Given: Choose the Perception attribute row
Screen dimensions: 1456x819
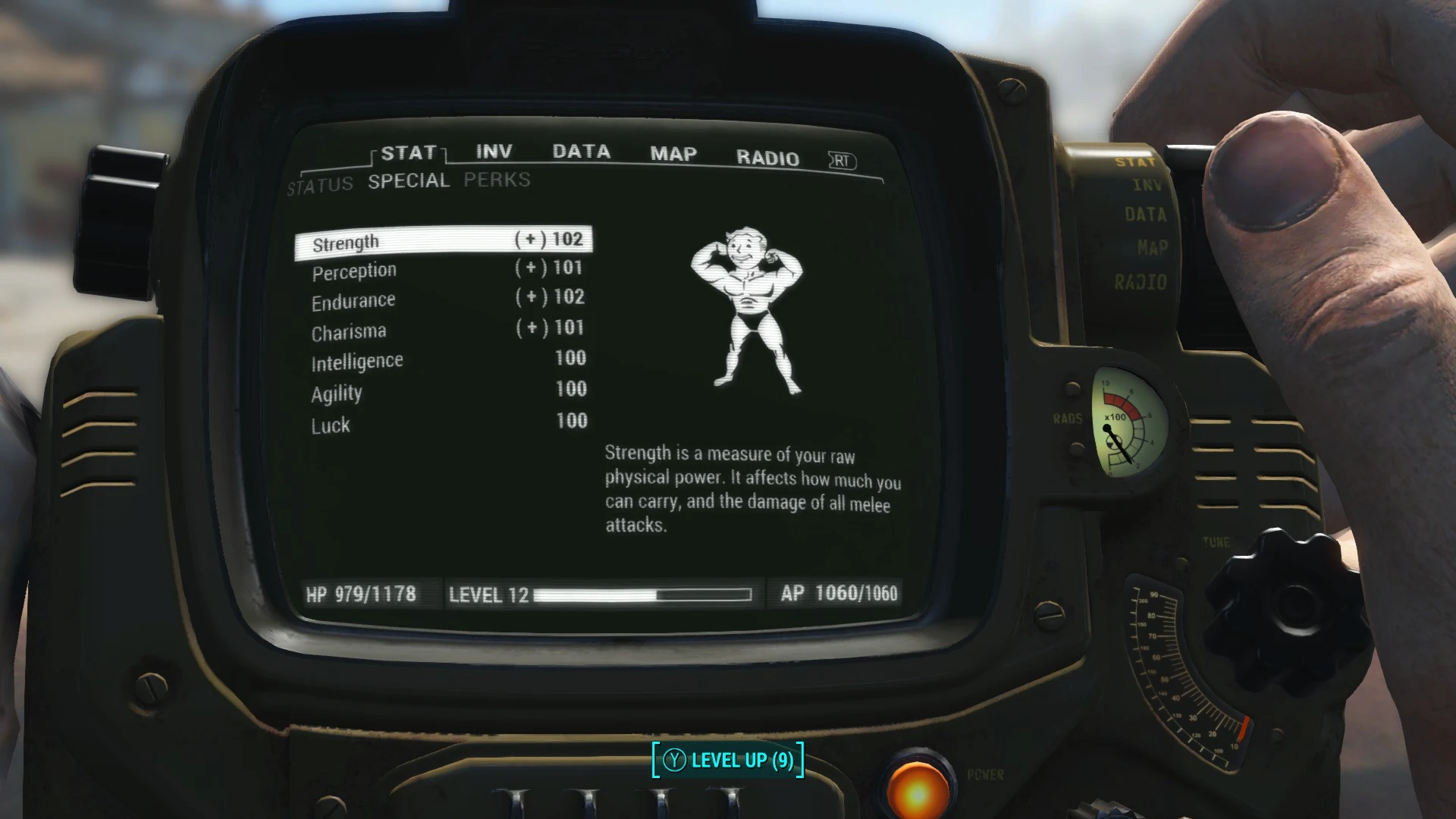Looking at the screenshot, I should coord(444,270).
